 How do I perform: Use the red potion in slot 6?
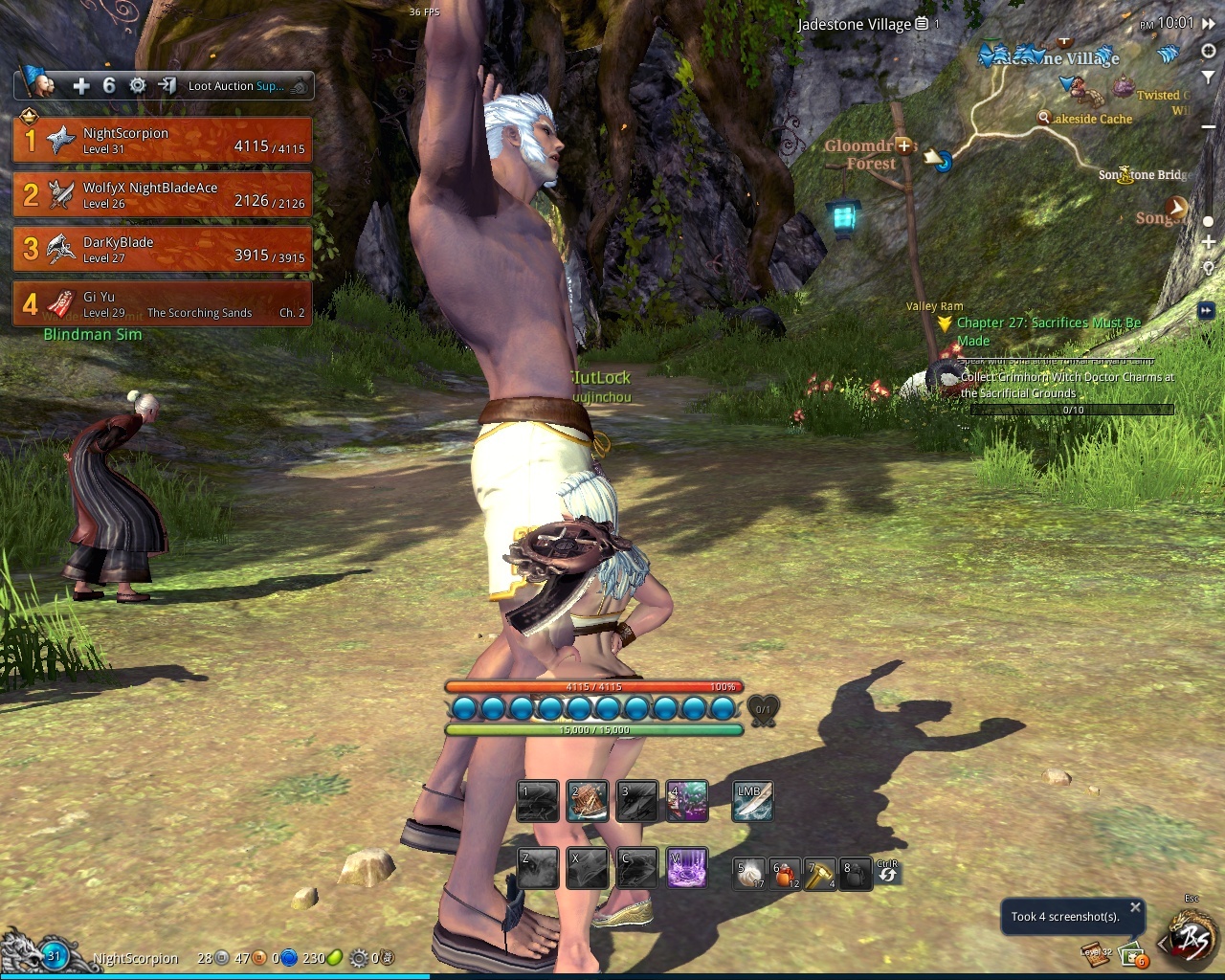pyautogui.click(x=784, y=874)
